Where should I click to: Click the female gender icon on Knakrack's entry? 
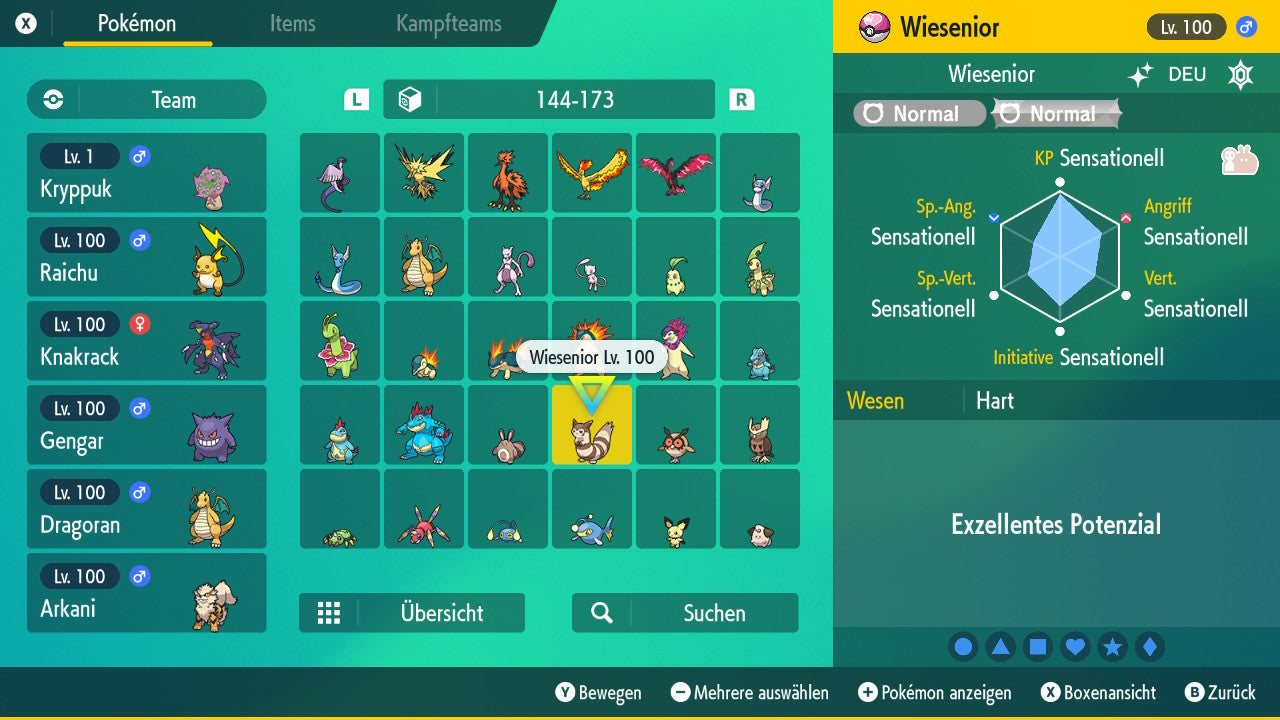coord(139,324)
